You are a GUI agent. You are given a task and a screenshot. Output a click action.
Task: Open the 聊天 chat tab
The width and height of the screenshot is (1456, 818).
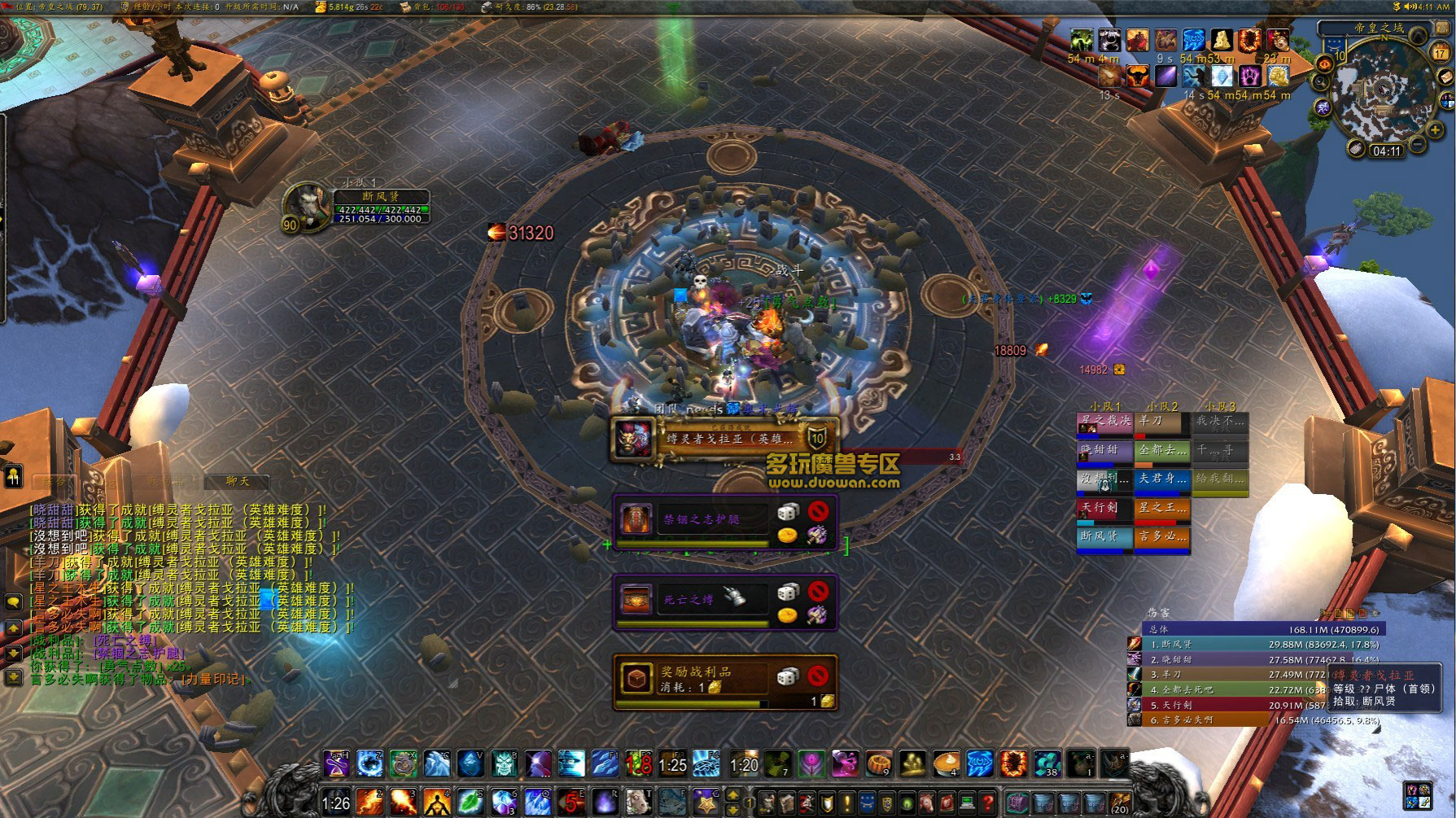click(x=238, y=482)
